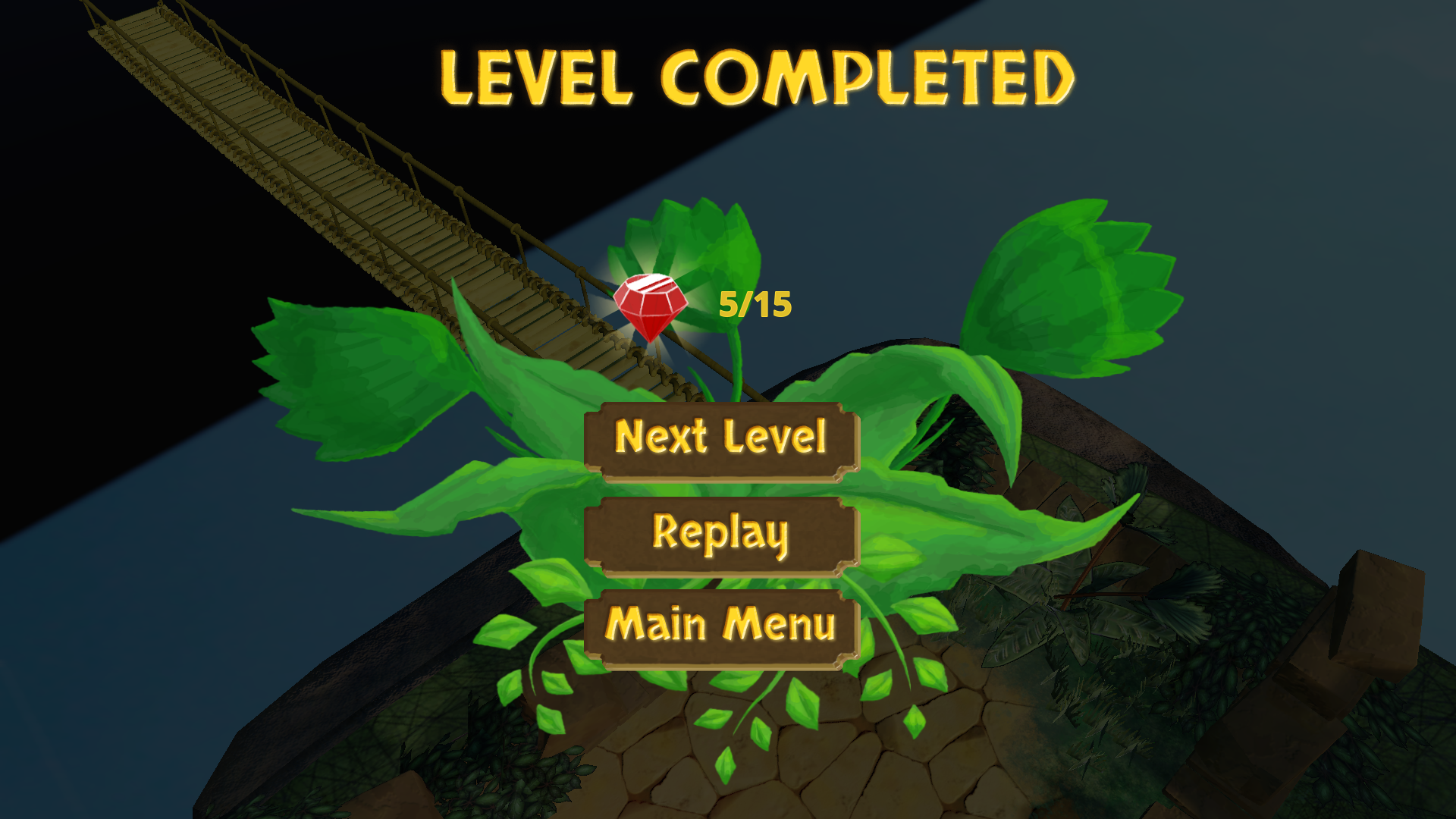Click the Replay button

point(721,535)
